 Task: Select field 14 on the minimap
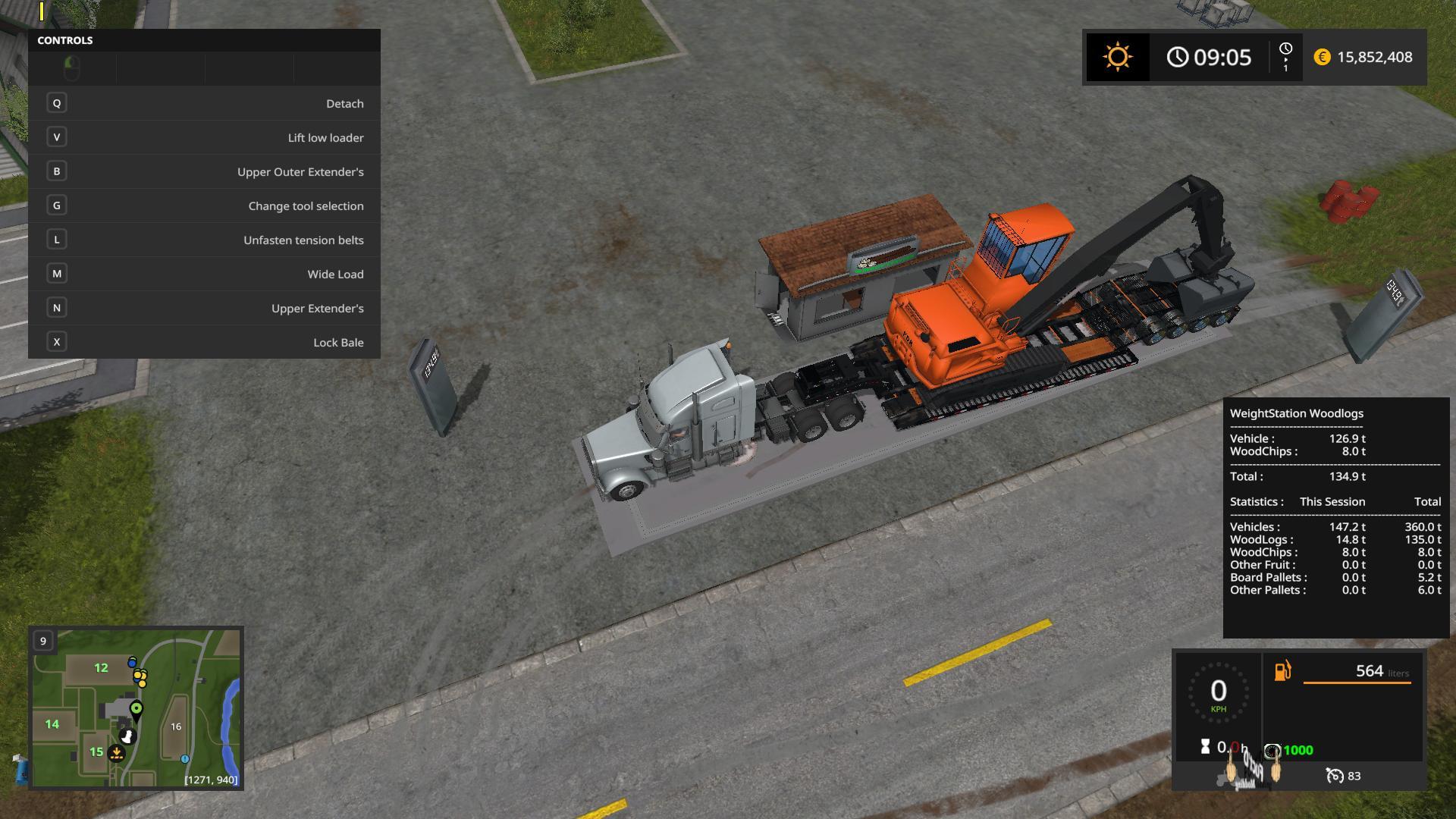click(x=52, y=724)
